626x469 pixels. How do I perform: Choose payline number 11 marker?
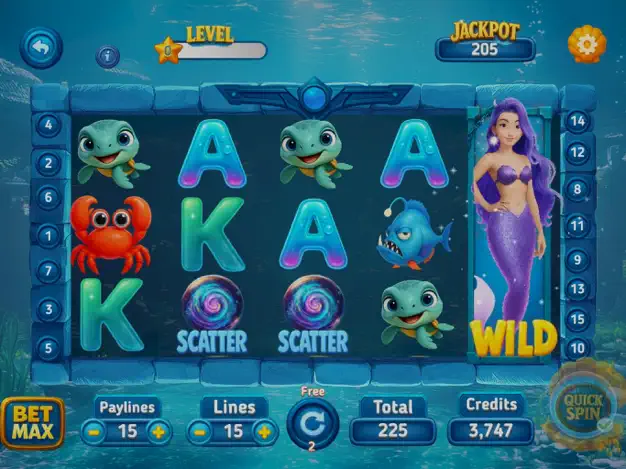(577, 225)
